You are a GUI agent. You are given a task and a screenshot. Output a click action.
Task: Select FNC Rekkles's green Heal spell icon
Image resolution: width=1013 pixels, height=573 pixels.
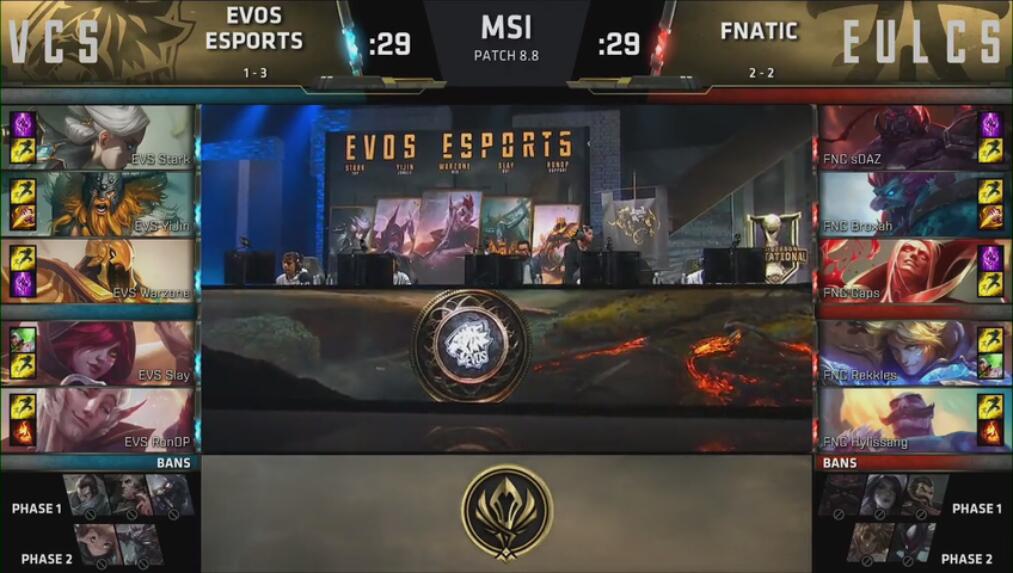click(990, 366)
